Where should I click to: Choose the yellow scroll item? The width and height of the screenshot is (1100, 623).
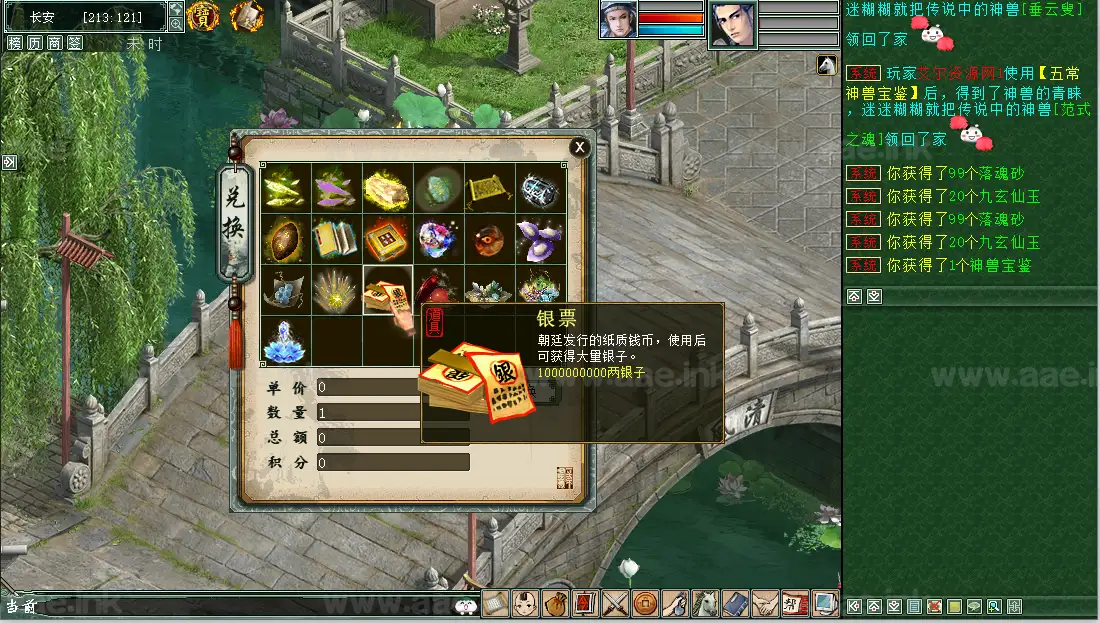pyautogui.click(x=489, y=188)
